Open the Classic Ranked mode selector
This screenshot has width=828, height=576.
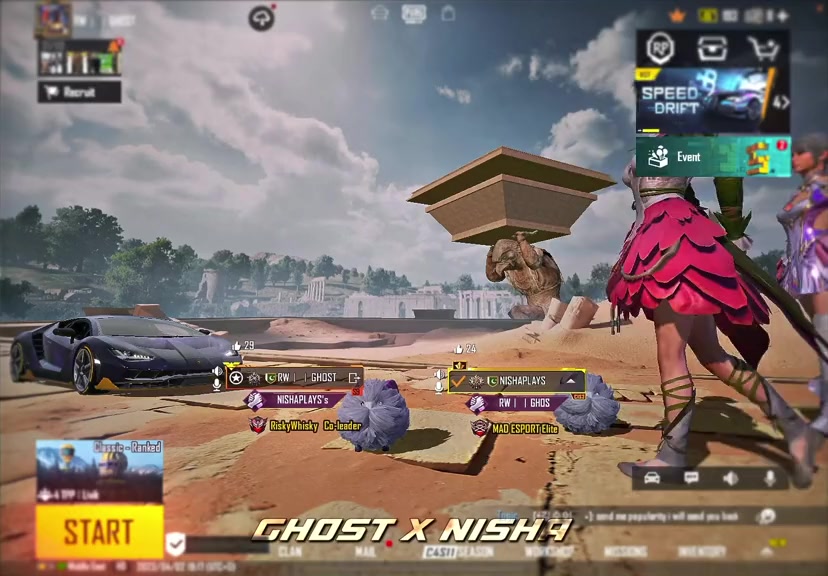point(99,471)
